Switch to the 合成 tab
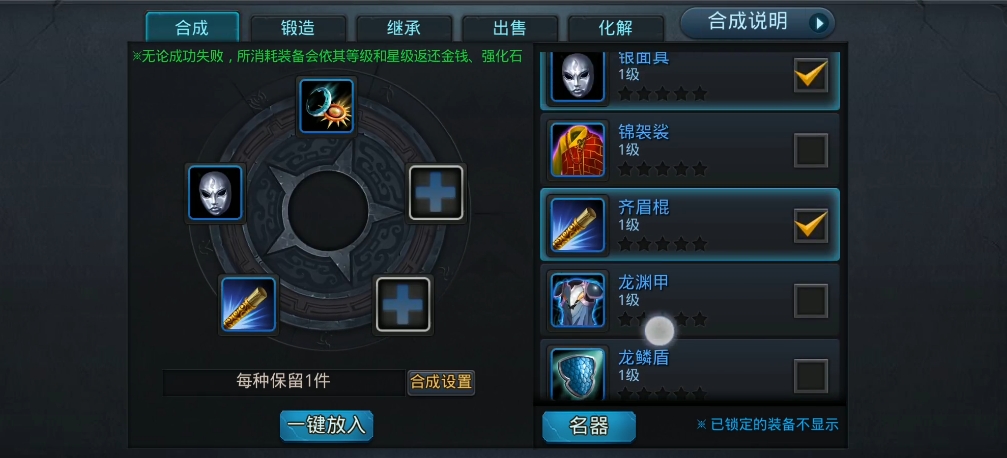This screenshot has height=458, width=1007. pyautogui.click(x=192, y=27)
